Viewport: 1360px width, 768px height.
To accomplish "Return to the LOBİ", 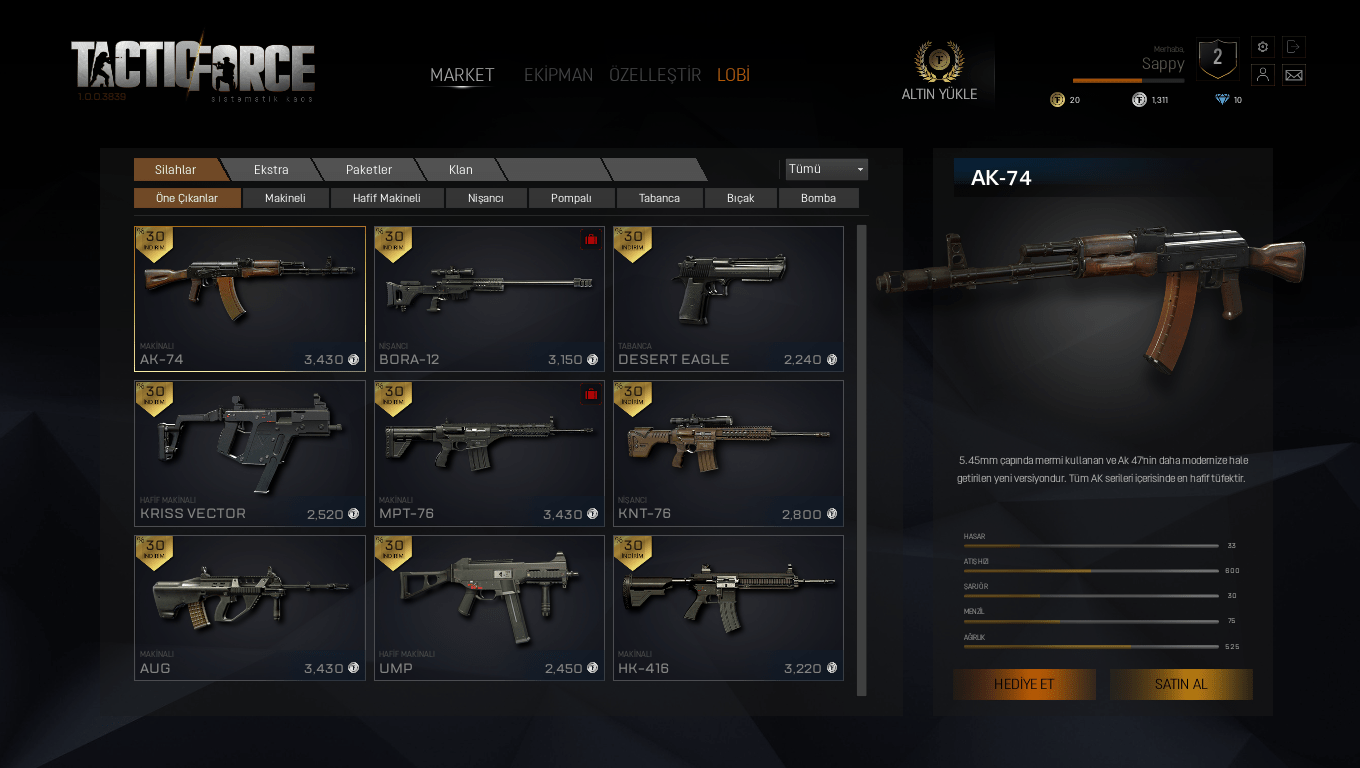I will (x=733, y=75).
